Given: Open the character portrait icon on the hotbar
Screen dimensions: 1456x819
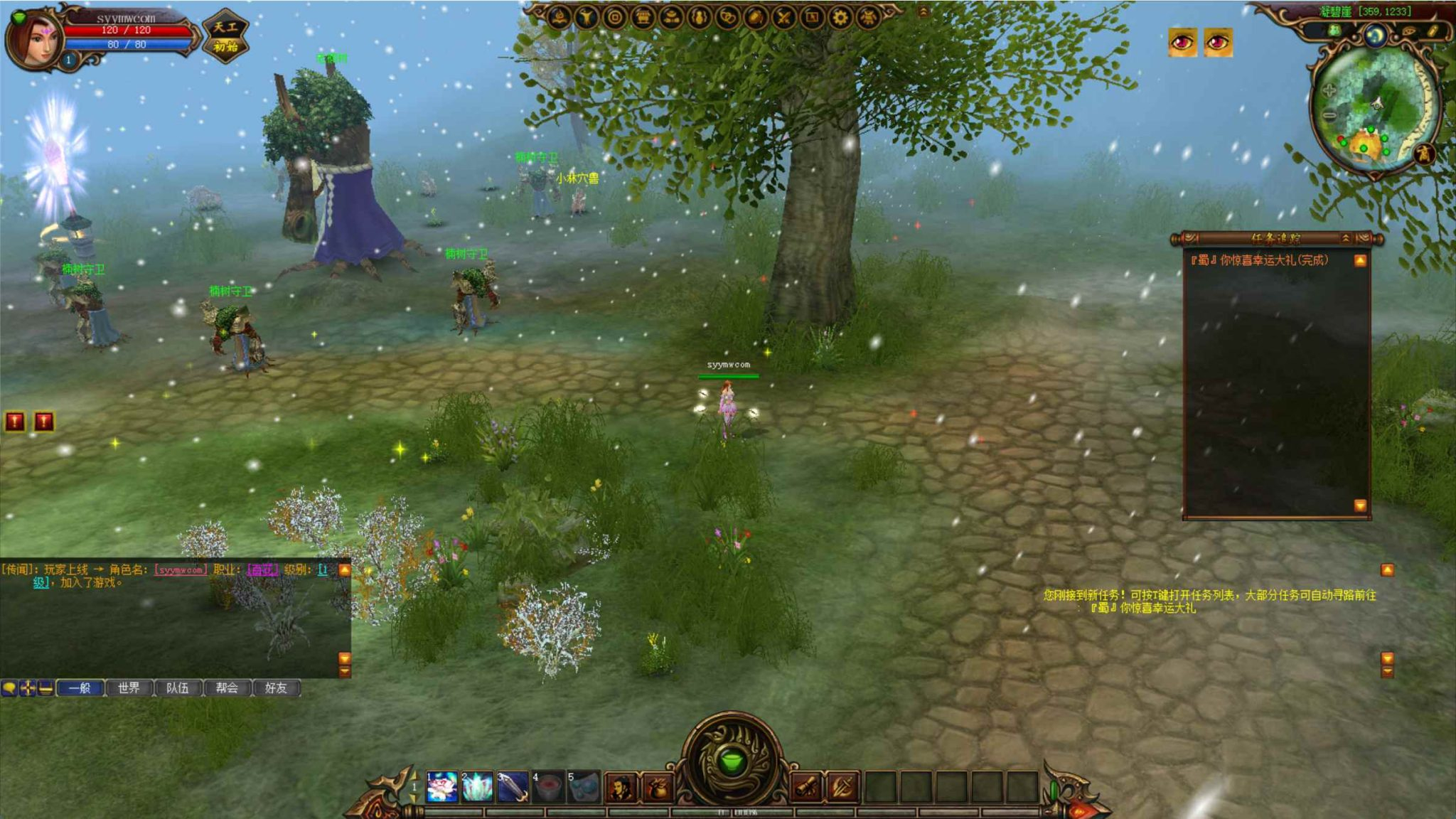Looking at the screenshot, I should point(622,786).
